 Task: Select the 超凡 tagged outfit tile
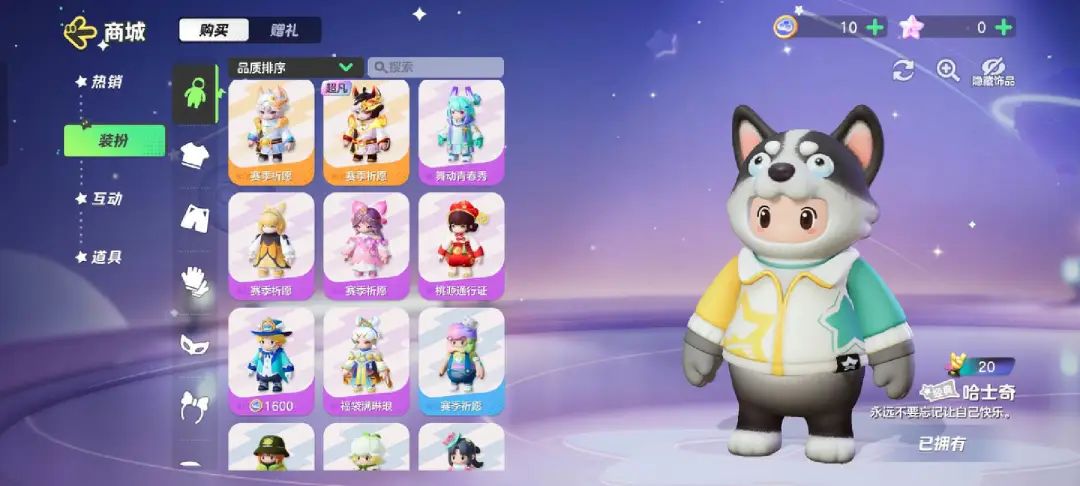(x=366, y=131)
